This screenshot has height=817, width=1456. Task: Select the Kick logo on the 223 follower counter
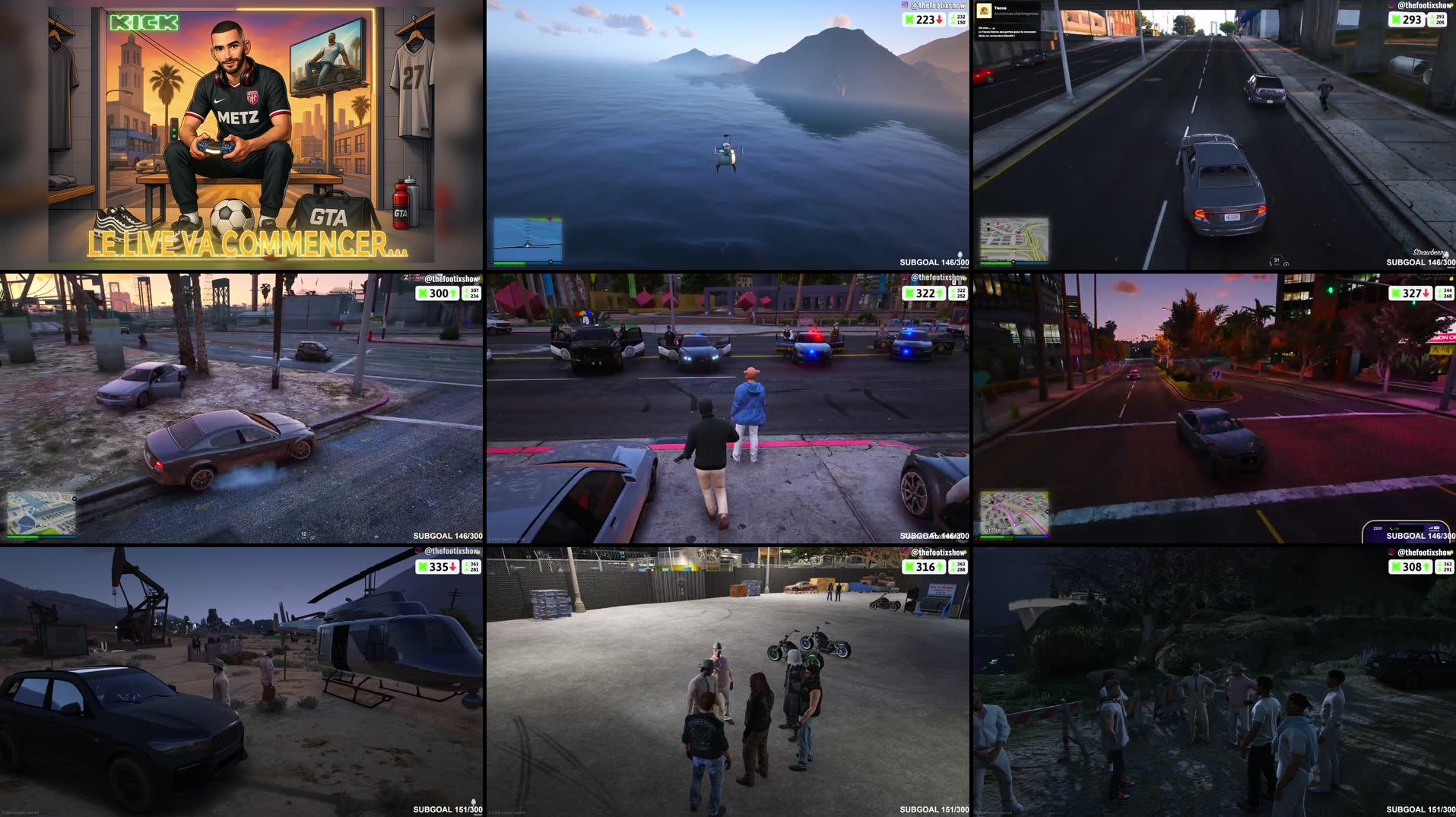[909, 20]
